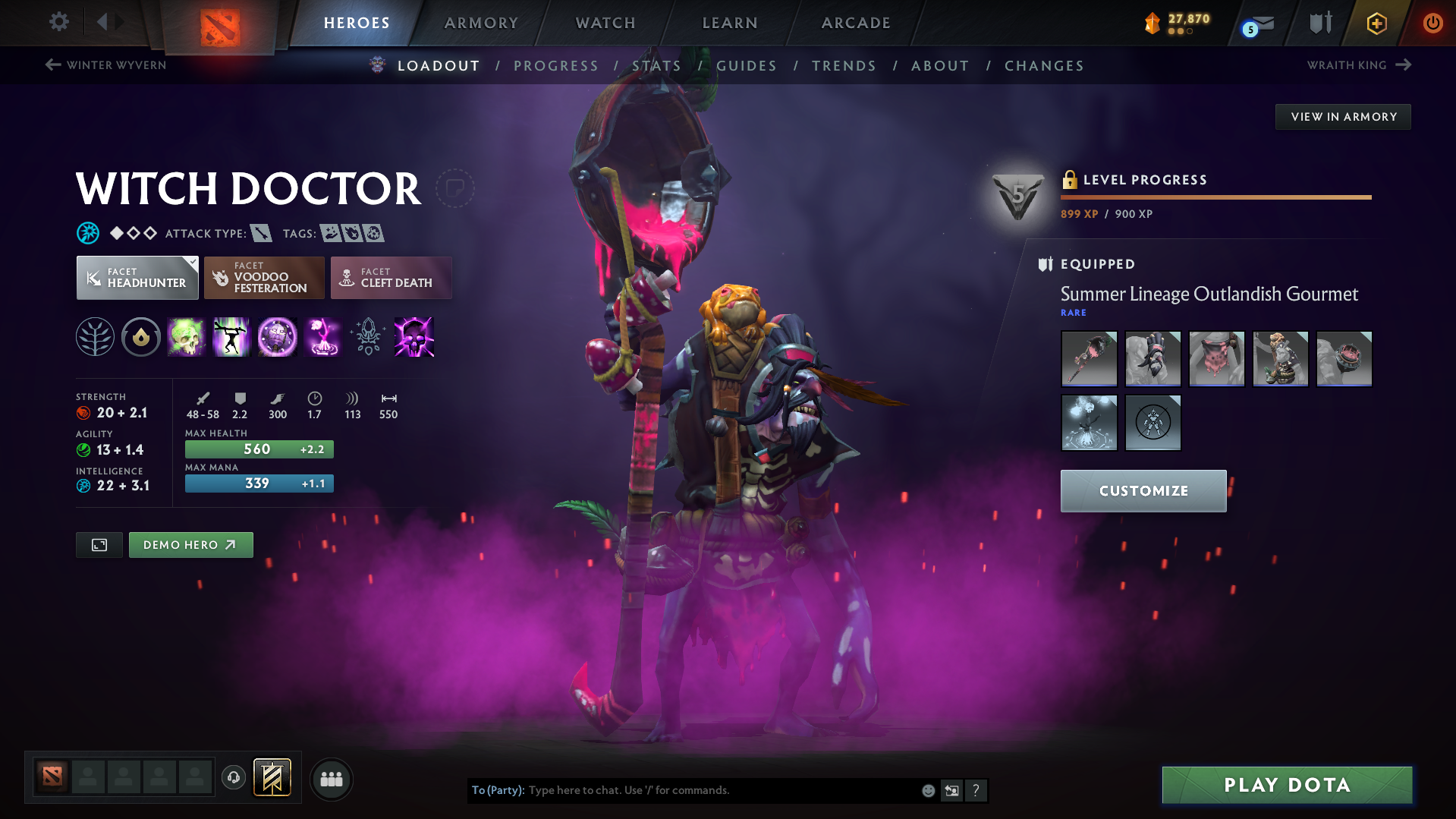View the Paralyzing Cask ability icon
This screenshot has width=1456, height=819.
click(x=186, y=337)
